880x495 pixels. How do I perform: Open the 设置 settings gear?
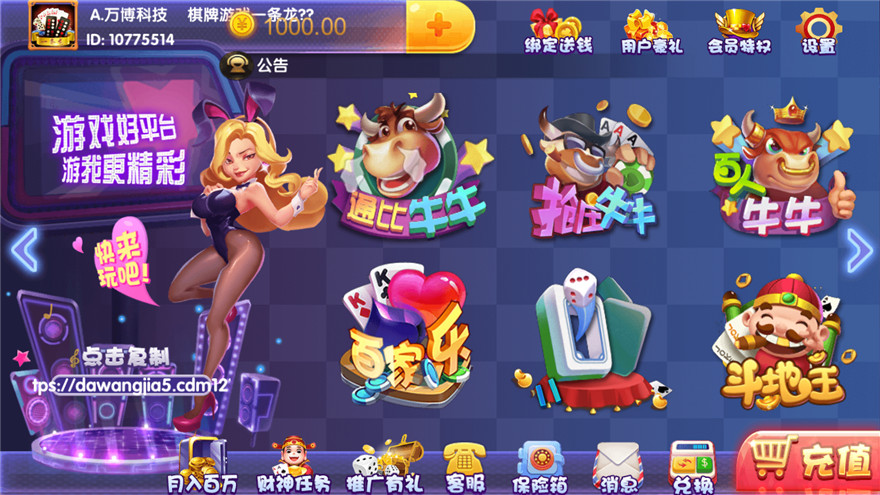[x=818, y=31]
